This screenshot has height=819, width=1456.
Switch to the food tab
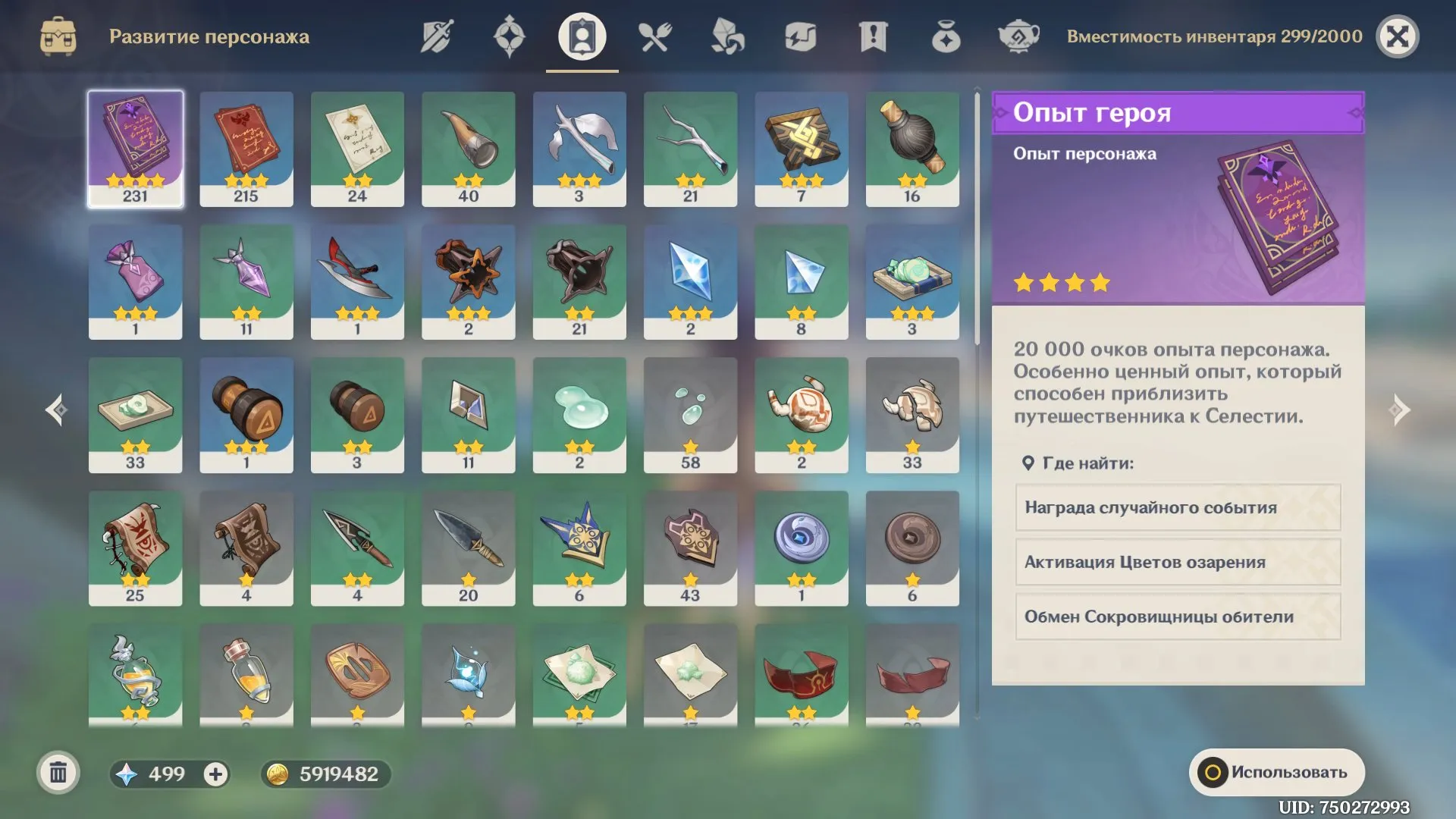pyautogui.click(x=654, y=36)
